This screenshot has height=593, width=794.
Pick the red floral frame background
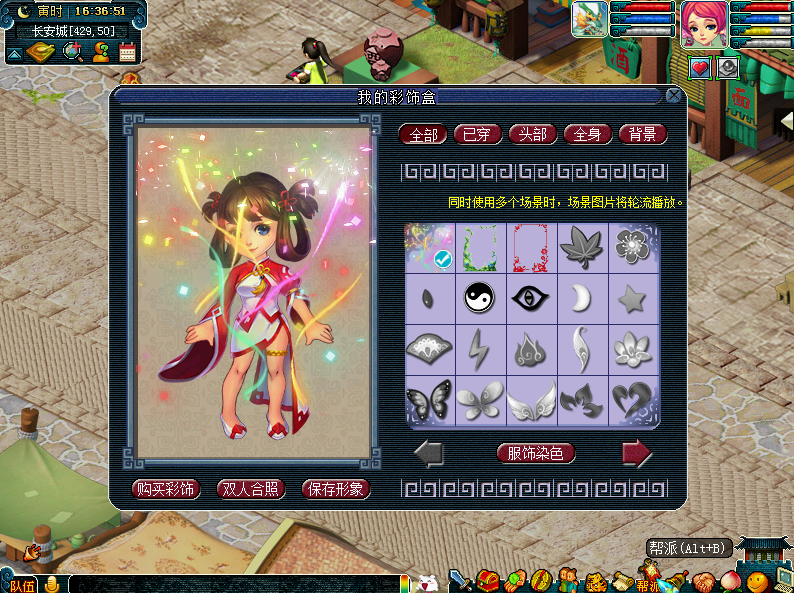(x=531, y=246)
